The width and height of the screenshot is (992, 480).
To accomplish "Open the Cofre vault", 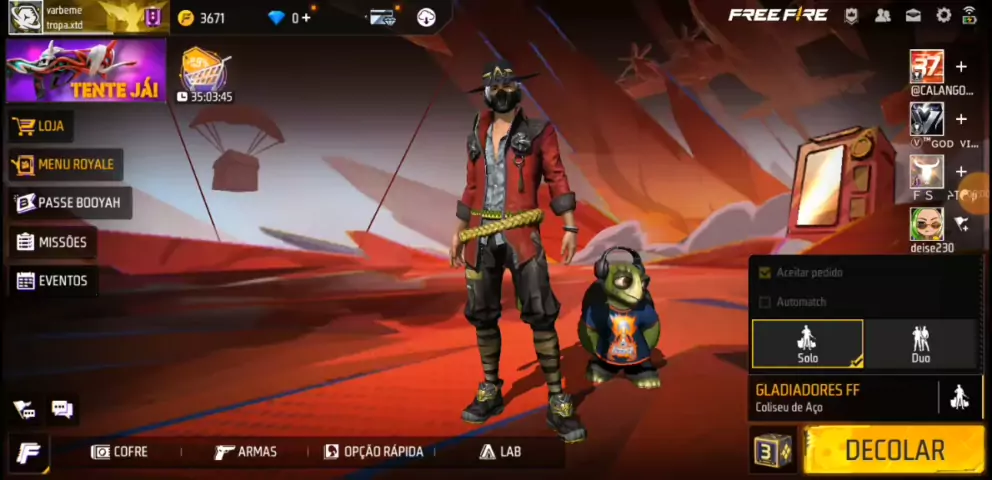I will [x=119, y=452].
